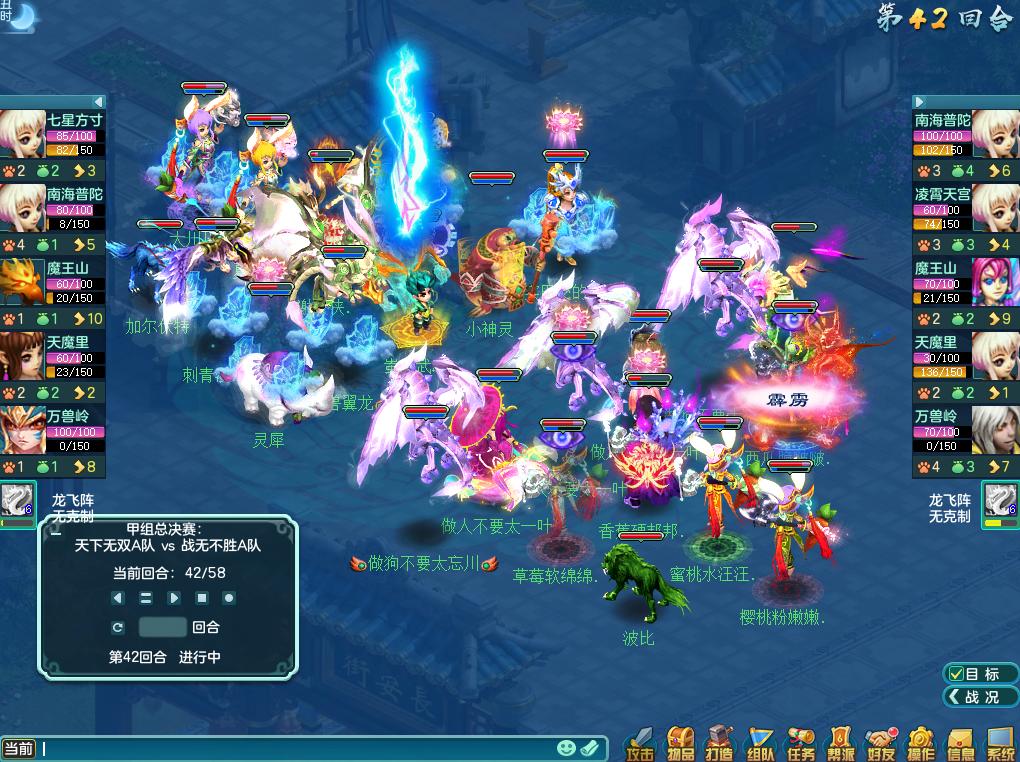Image resolution: width=1020 pixels, height=762 pixels.
Task: Toggle the 目标 checkbox
Action: pos(957,674)
